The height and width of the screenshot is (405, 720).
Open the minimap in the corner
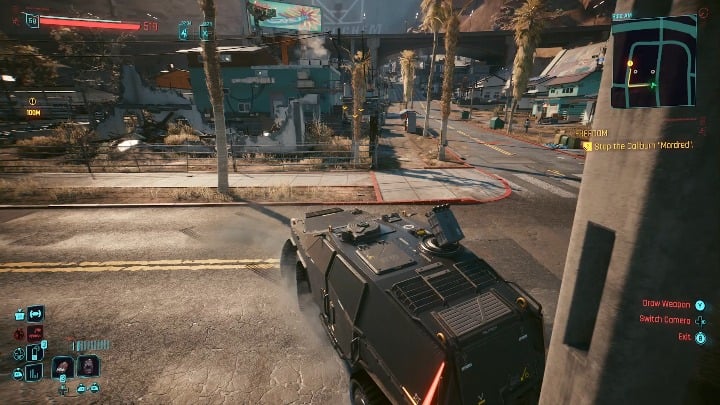[652, 61]
